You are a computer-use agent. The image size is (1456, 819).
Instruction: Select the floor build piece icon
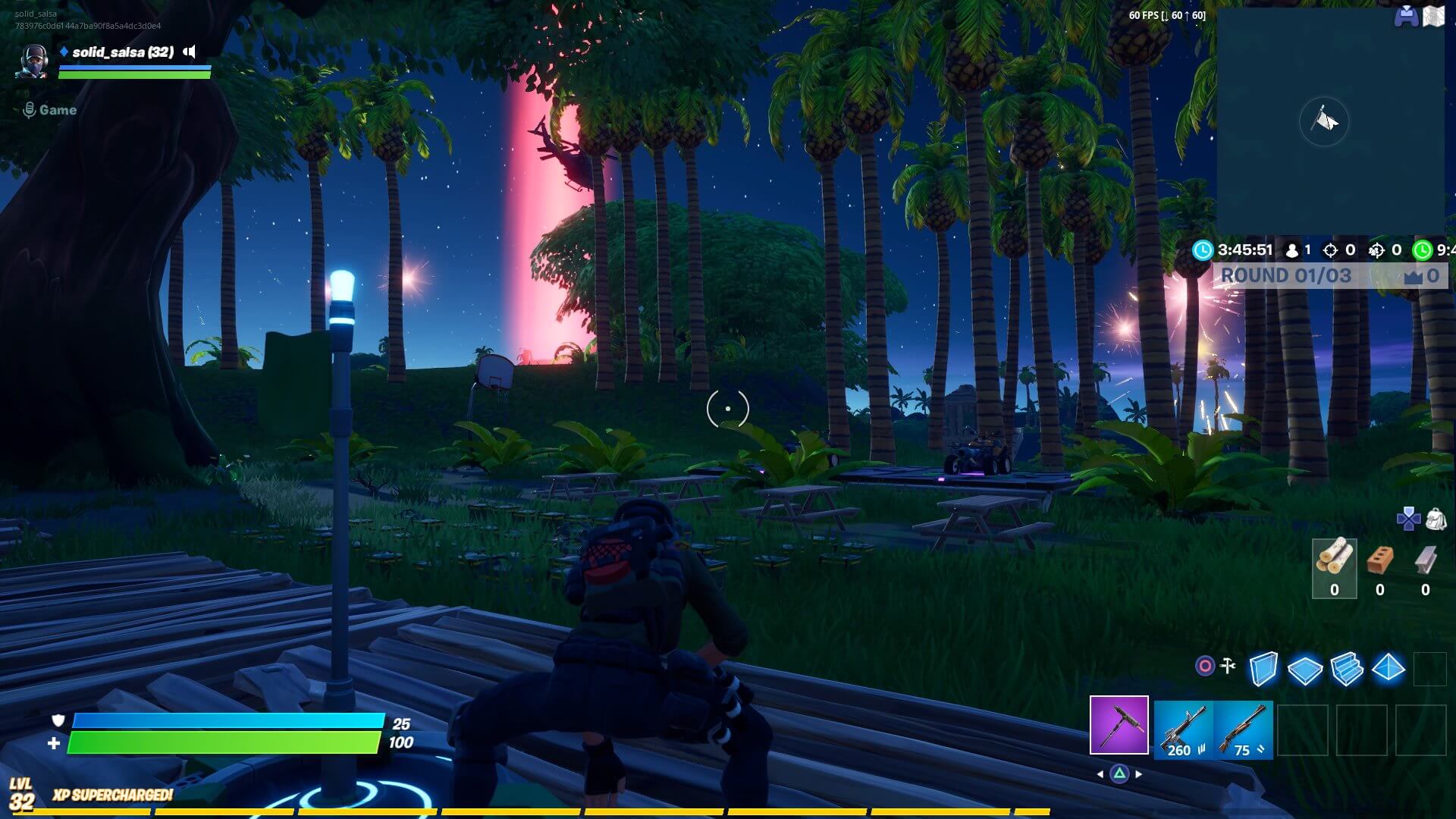1304,670
